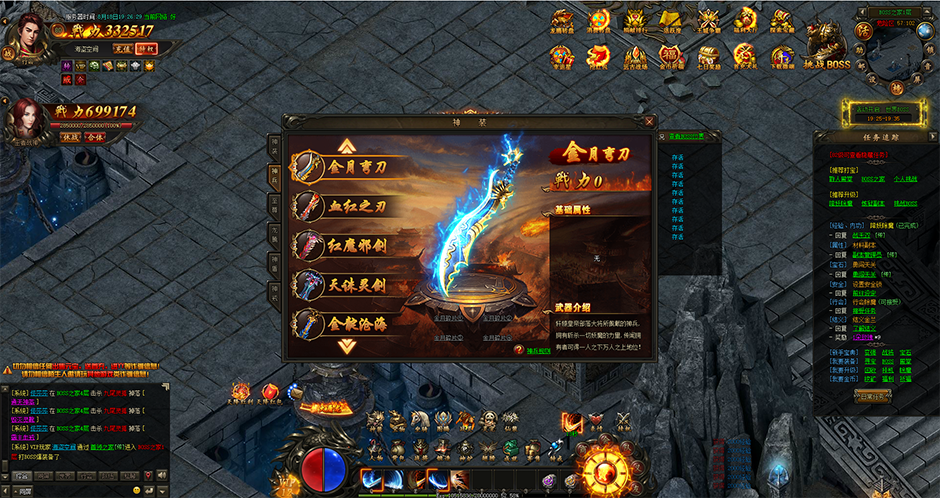Click the weapon list up arrow

pos(347,145)
